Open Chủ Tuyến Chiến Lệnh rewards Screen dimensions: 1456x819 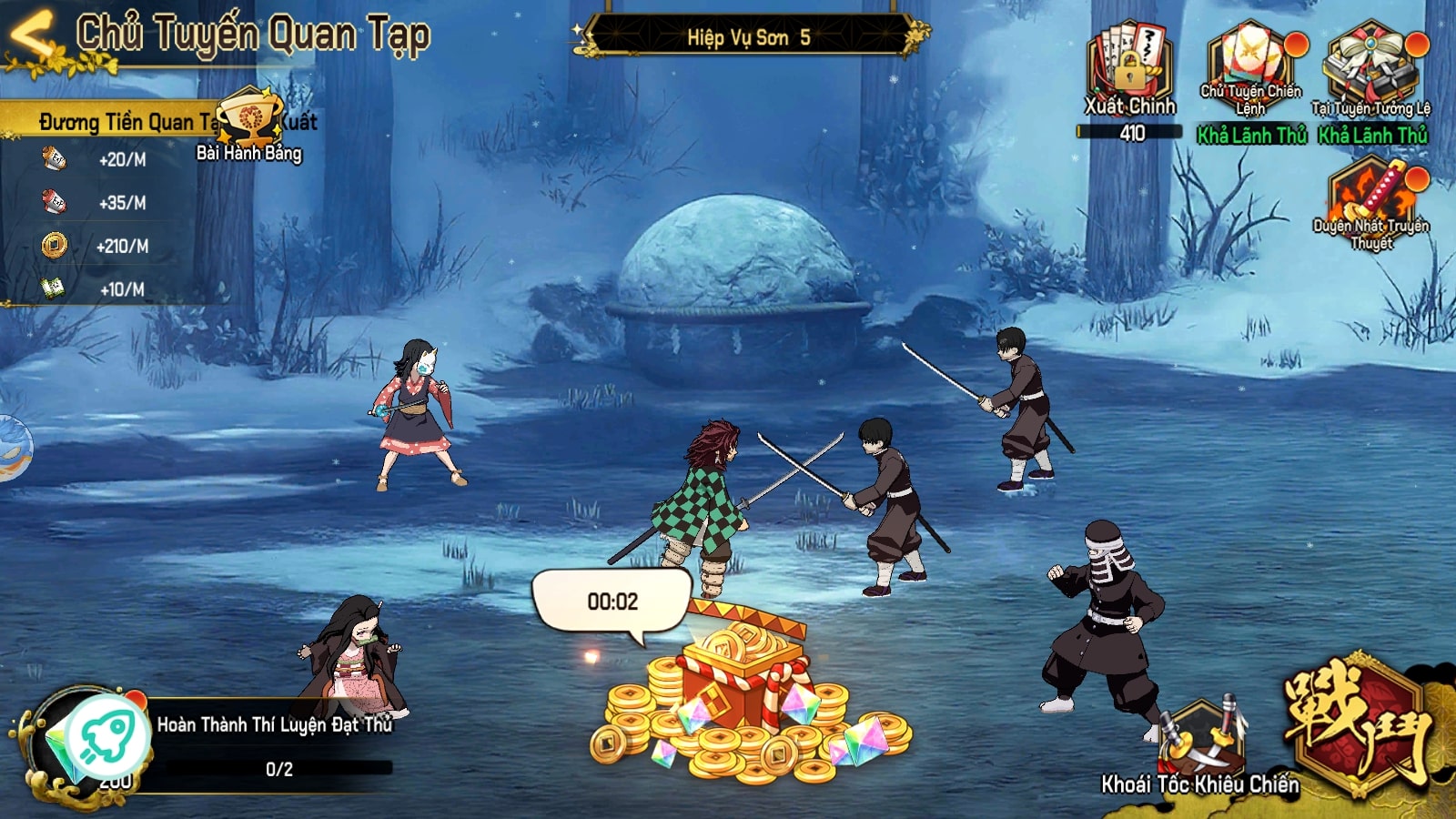coord(1251,68)
